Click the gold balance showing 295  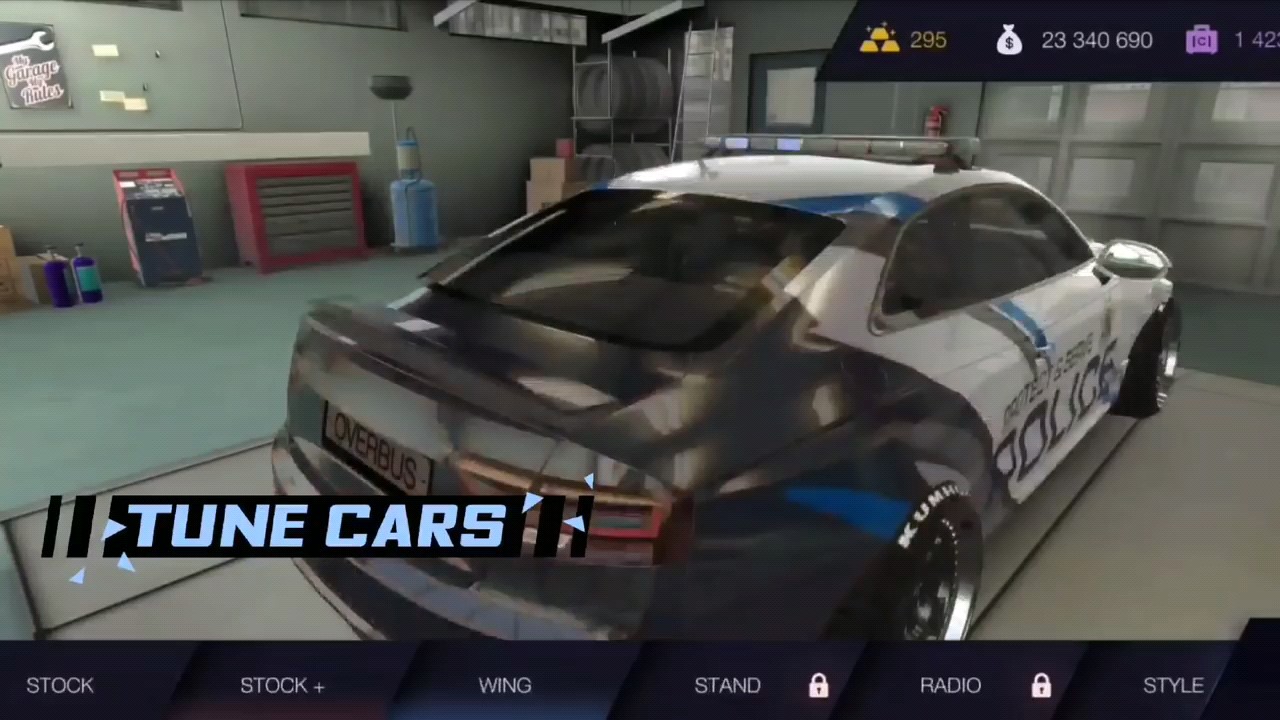(x=928, y=40)
